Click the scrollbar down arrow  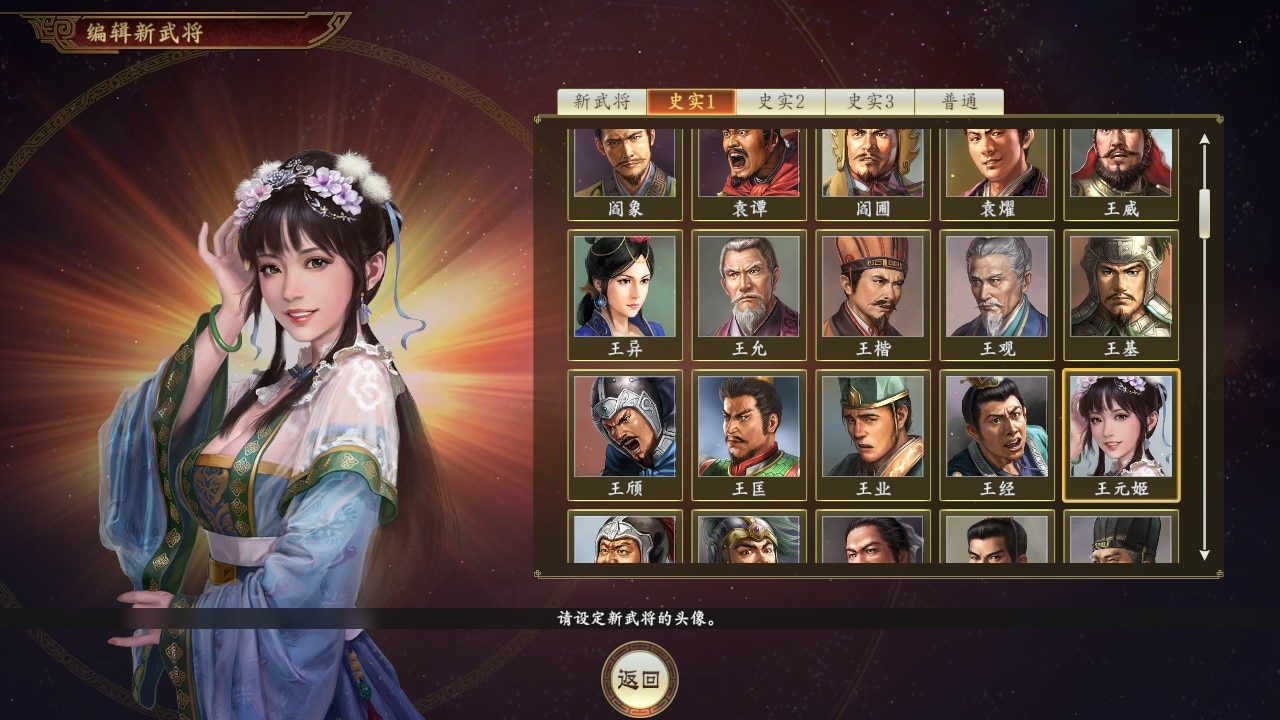tap(1202, 557)
